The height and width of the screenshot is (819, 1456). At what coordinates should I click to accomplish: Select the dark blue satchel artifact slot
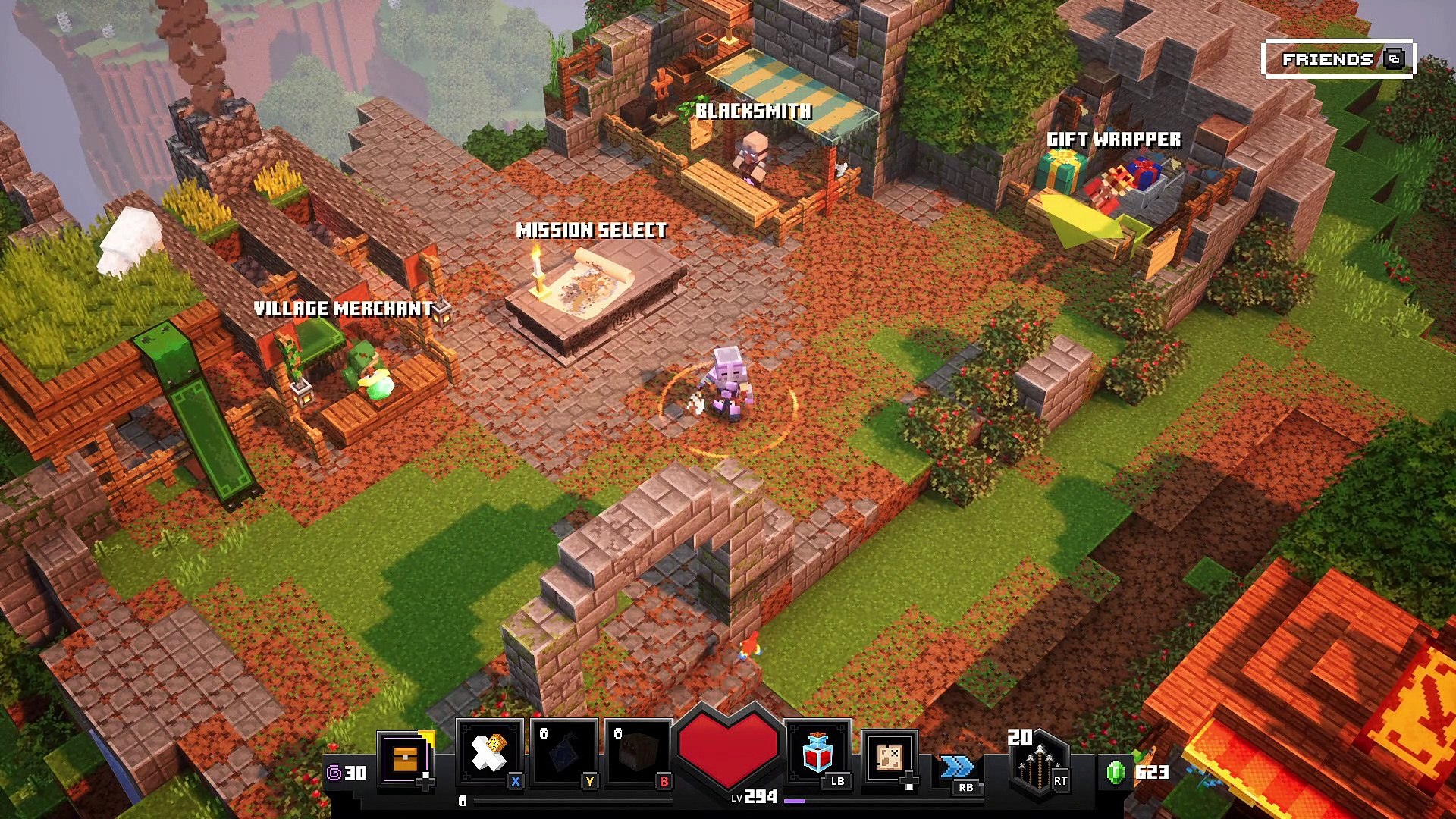coord(564,755)
